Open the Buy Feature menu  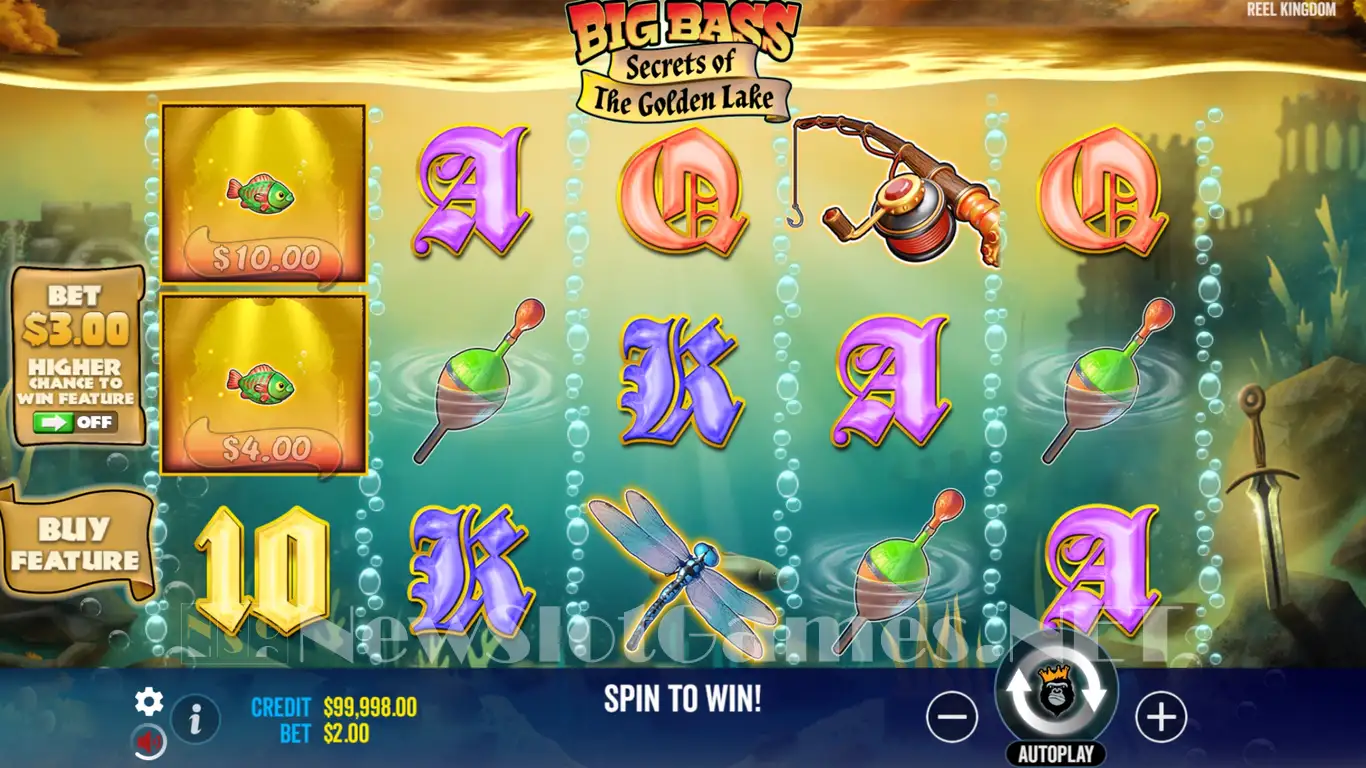pyautogui.click(x=75, y=545)
